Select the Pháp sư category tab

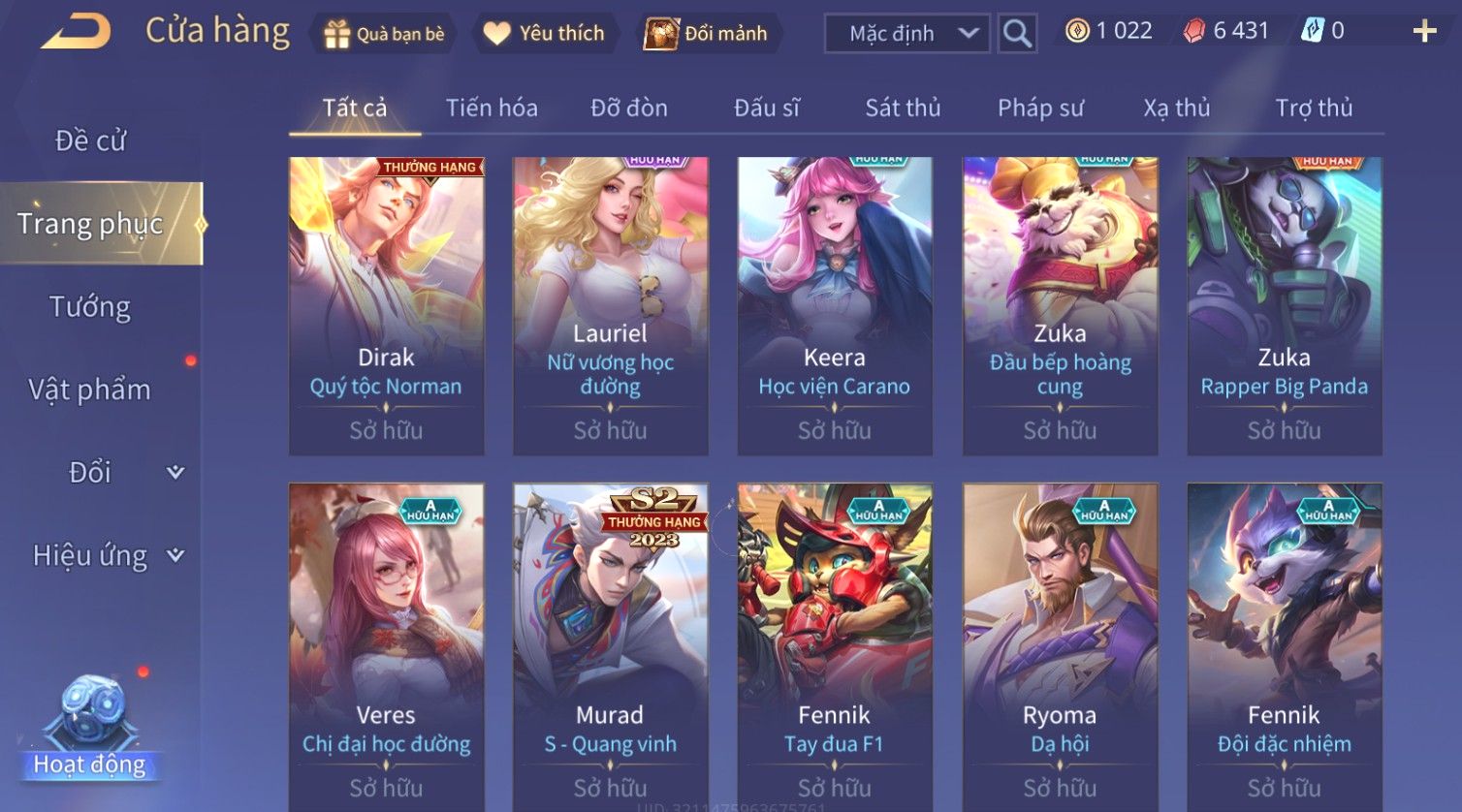tap(1040, 108)
